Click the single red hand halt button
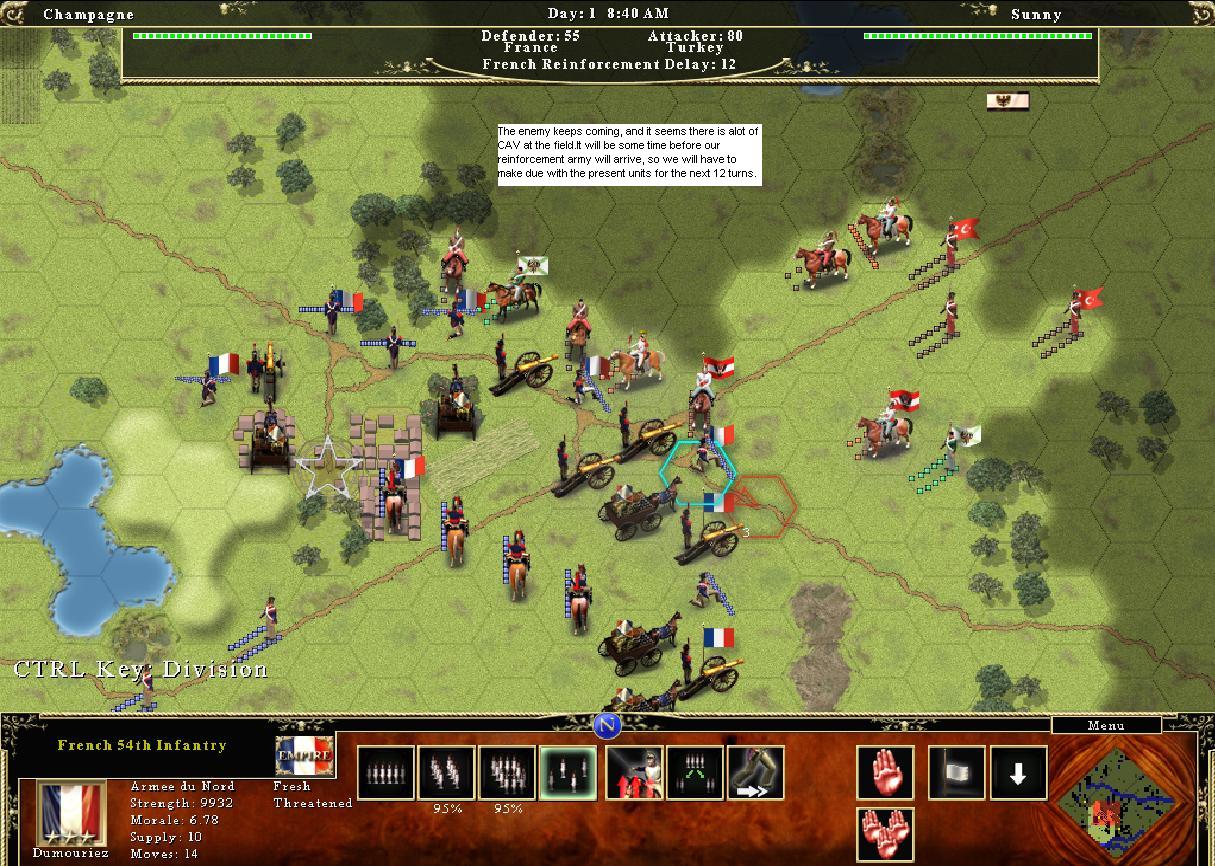 [x=885, y=773]
